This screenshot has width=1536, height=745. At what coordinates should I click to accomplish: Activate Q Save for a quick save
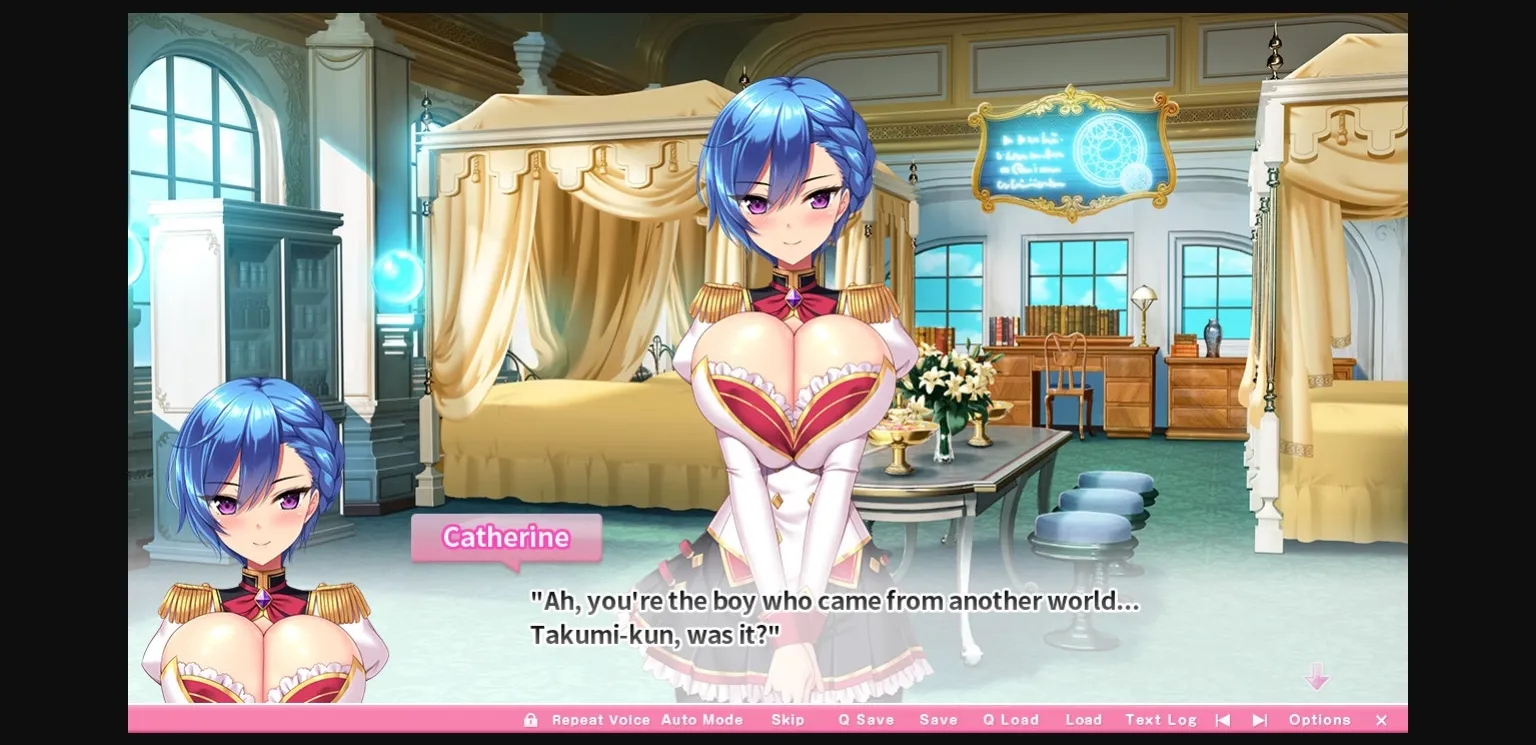click(x=866, y=719)
